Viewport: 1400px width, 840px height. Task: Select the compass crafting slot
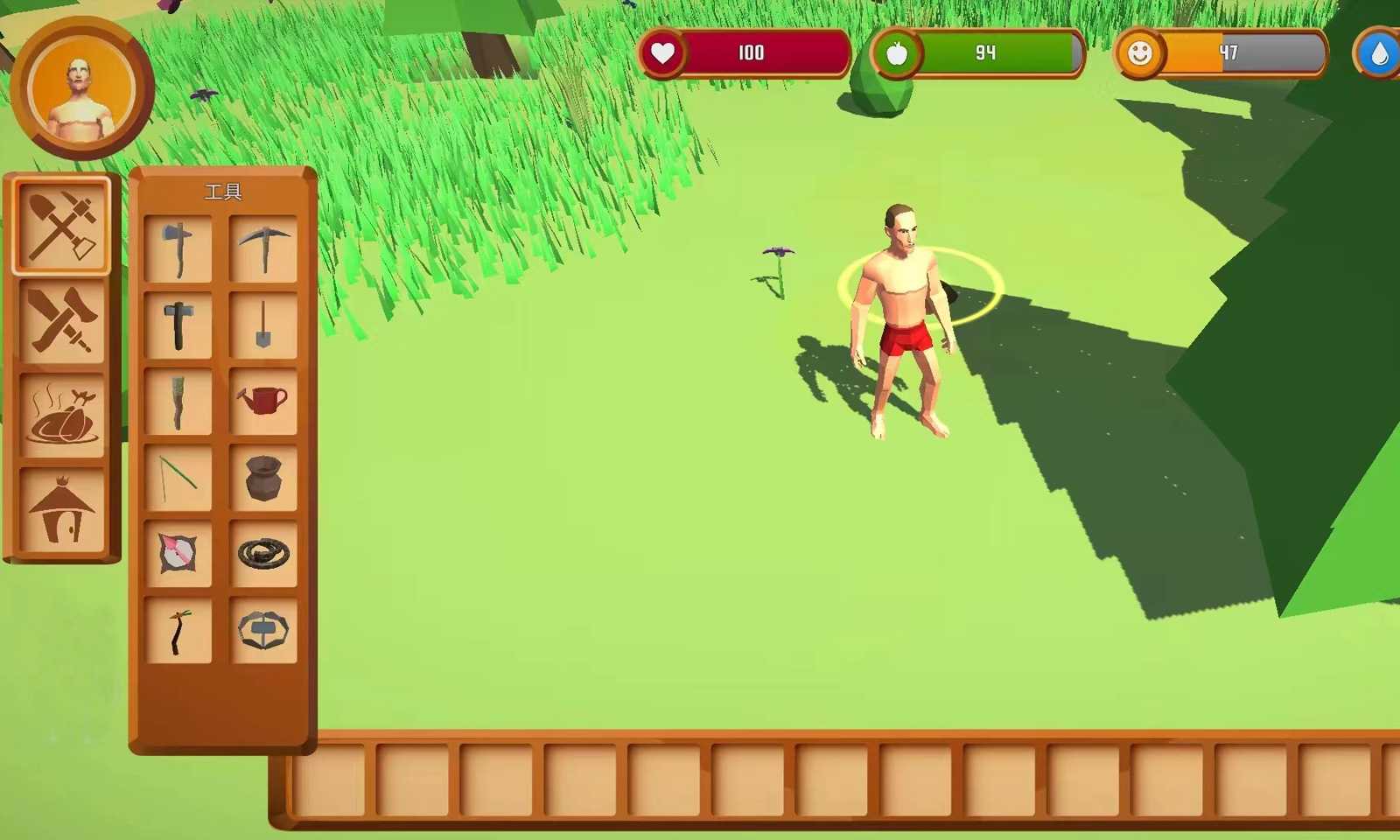pyautogui.click(x=178, y=554)
